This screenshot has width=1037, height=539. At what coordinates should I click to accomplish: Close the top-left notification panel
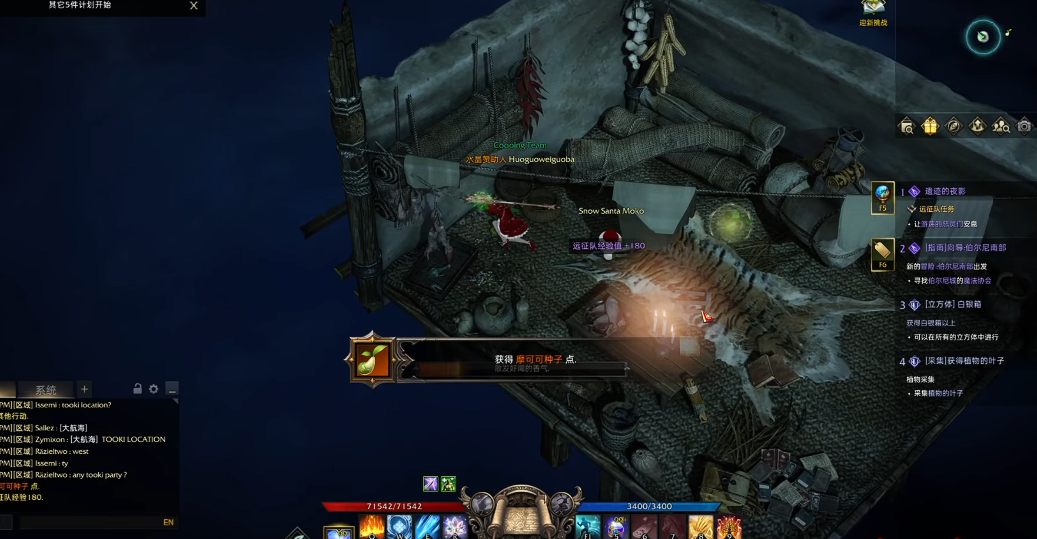194,6
